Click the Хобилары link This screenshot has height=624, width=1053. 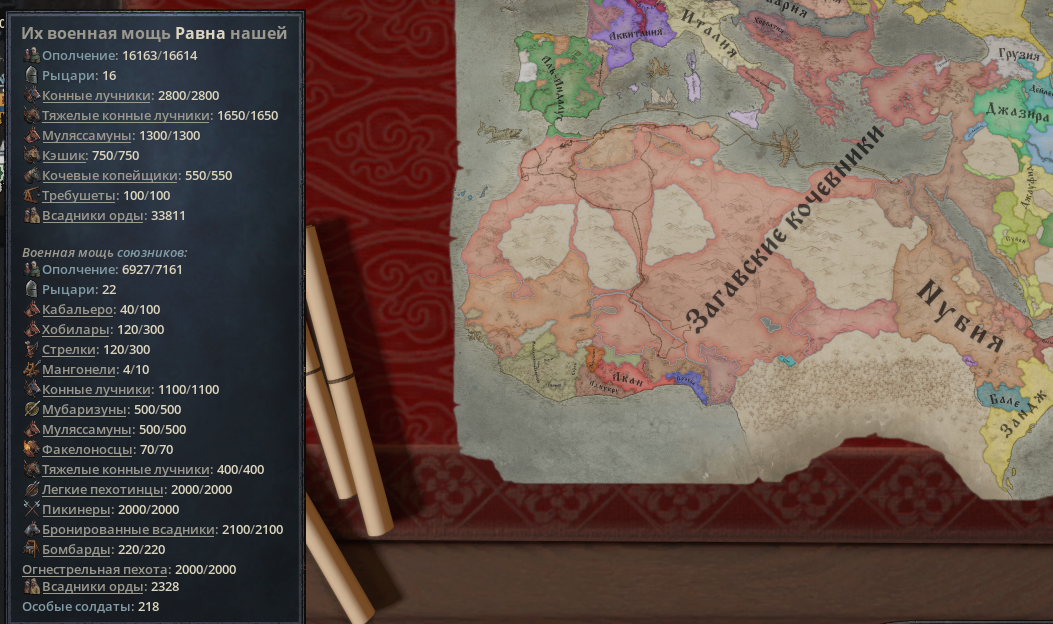[x=76, y=329]
